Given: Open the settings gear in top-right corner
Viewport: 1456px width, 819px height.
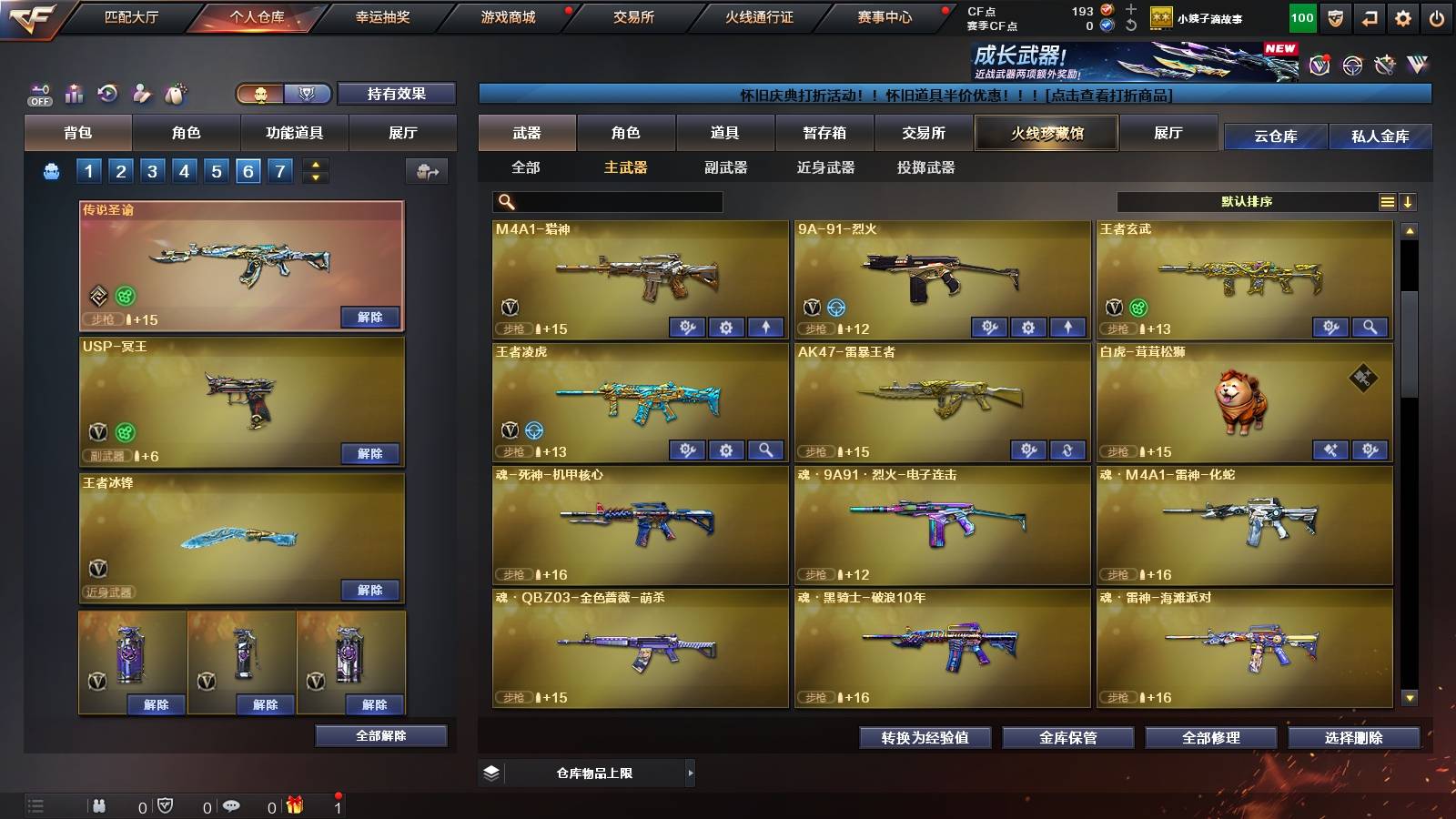Looking at the screenshot, I should 1402,16.
